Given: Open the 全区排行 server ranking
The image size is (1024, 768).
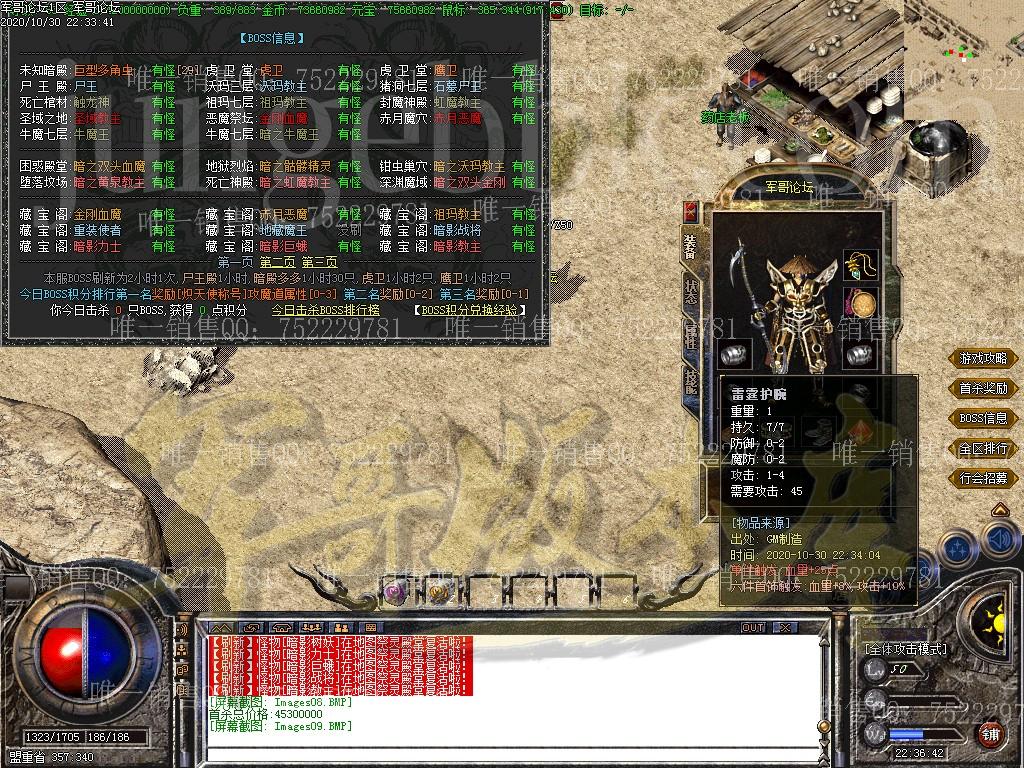Looking at the screenshot, I should coord(983,448).
